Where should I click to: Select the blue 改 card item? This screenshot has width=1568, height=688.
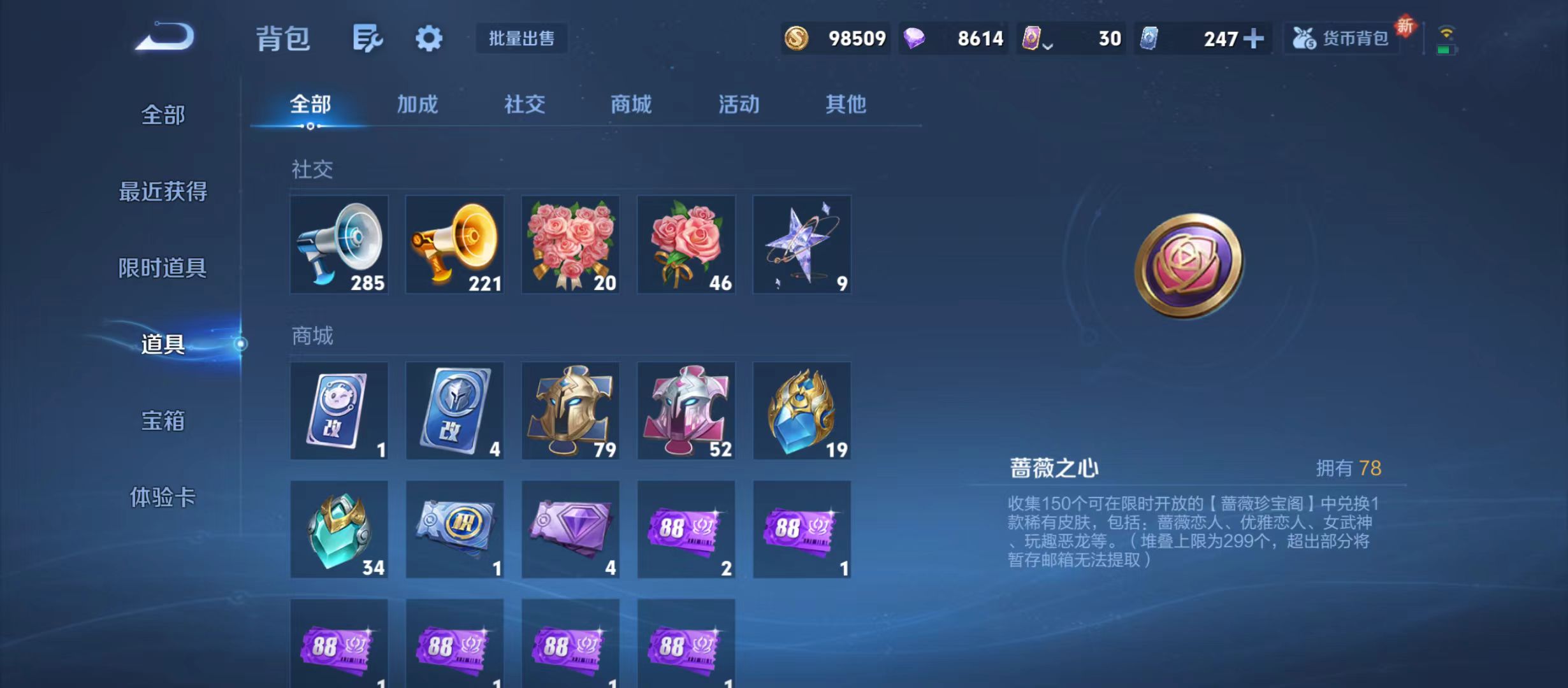(454, 411)
